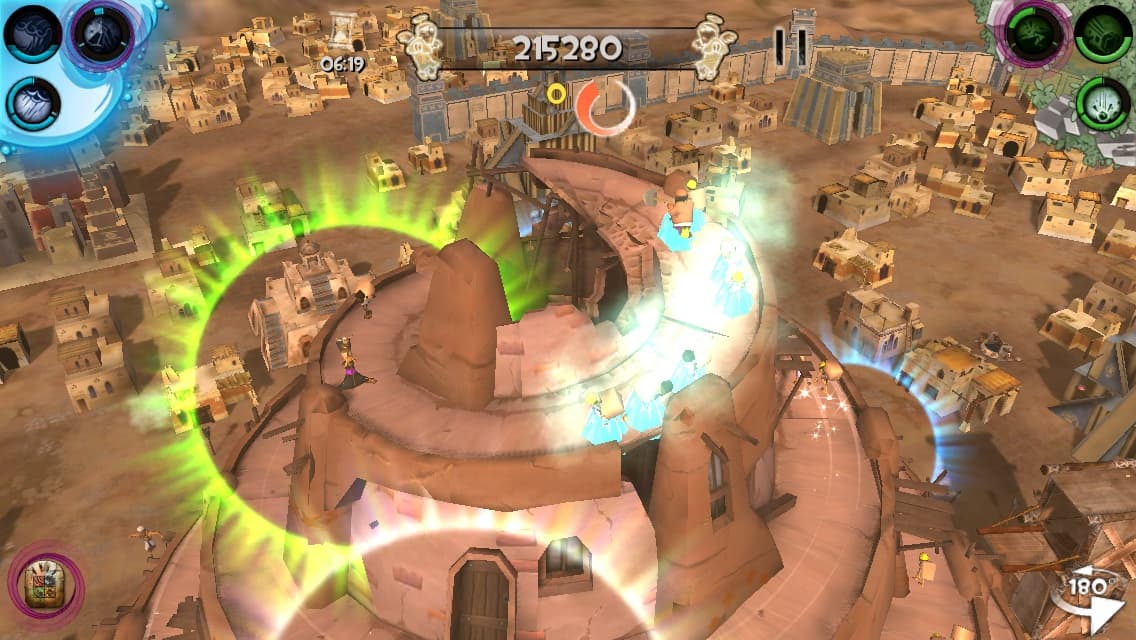Activate the green building power icon
Screen dimensions: 1136x640
[1103, 33]
